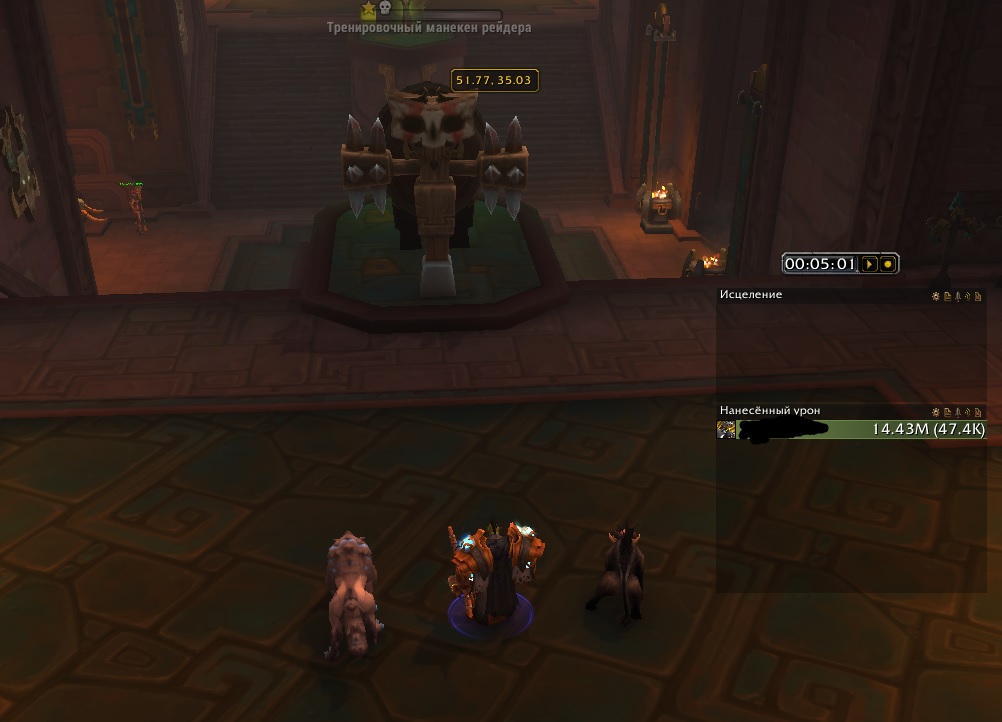Open the gear options in the Исцеление window
This screenshot has width=1002, height=722.
(x=936, y=296)
